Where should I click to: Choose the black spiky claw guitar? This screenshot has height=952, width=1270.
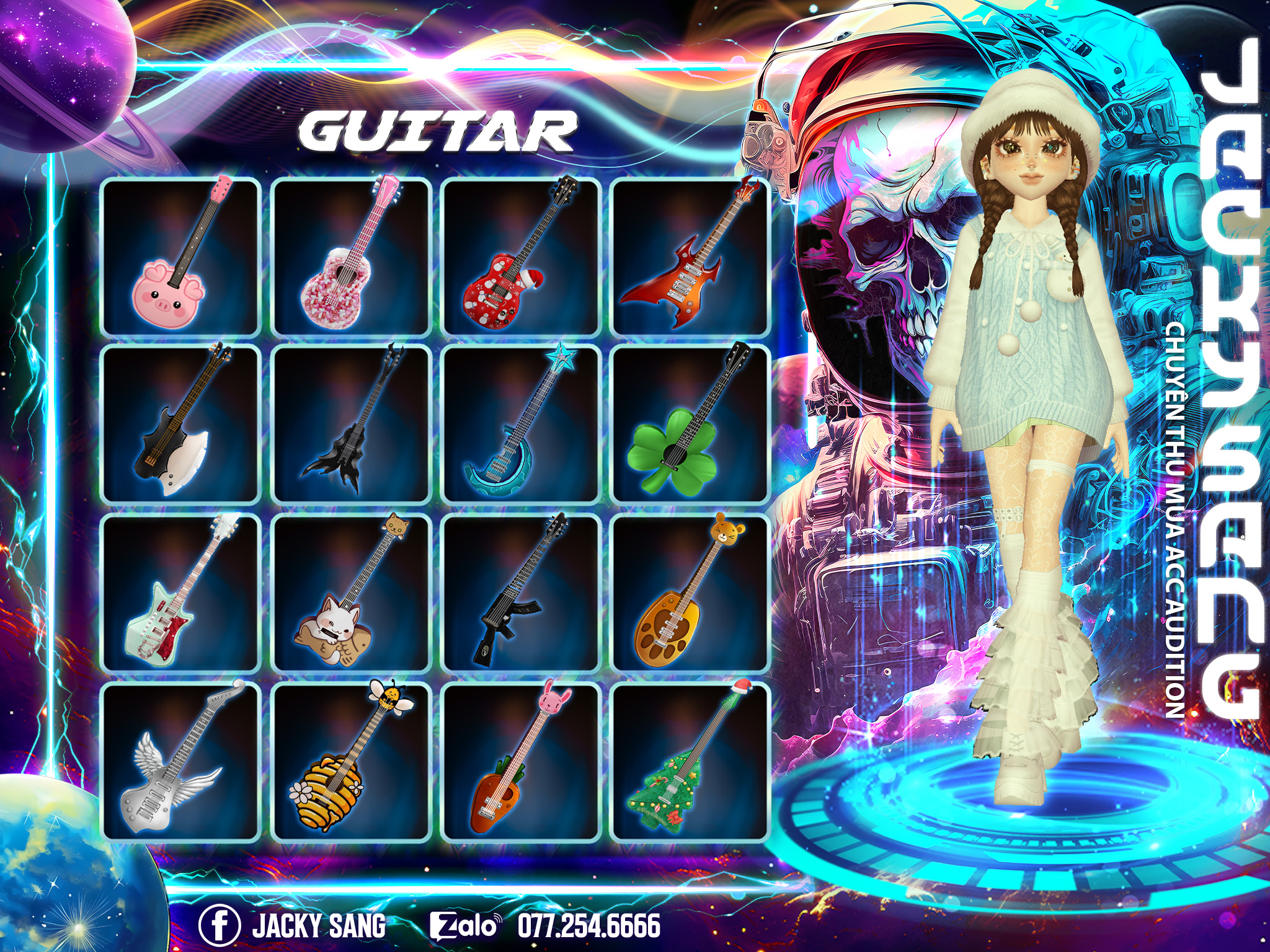coord(350,425)
